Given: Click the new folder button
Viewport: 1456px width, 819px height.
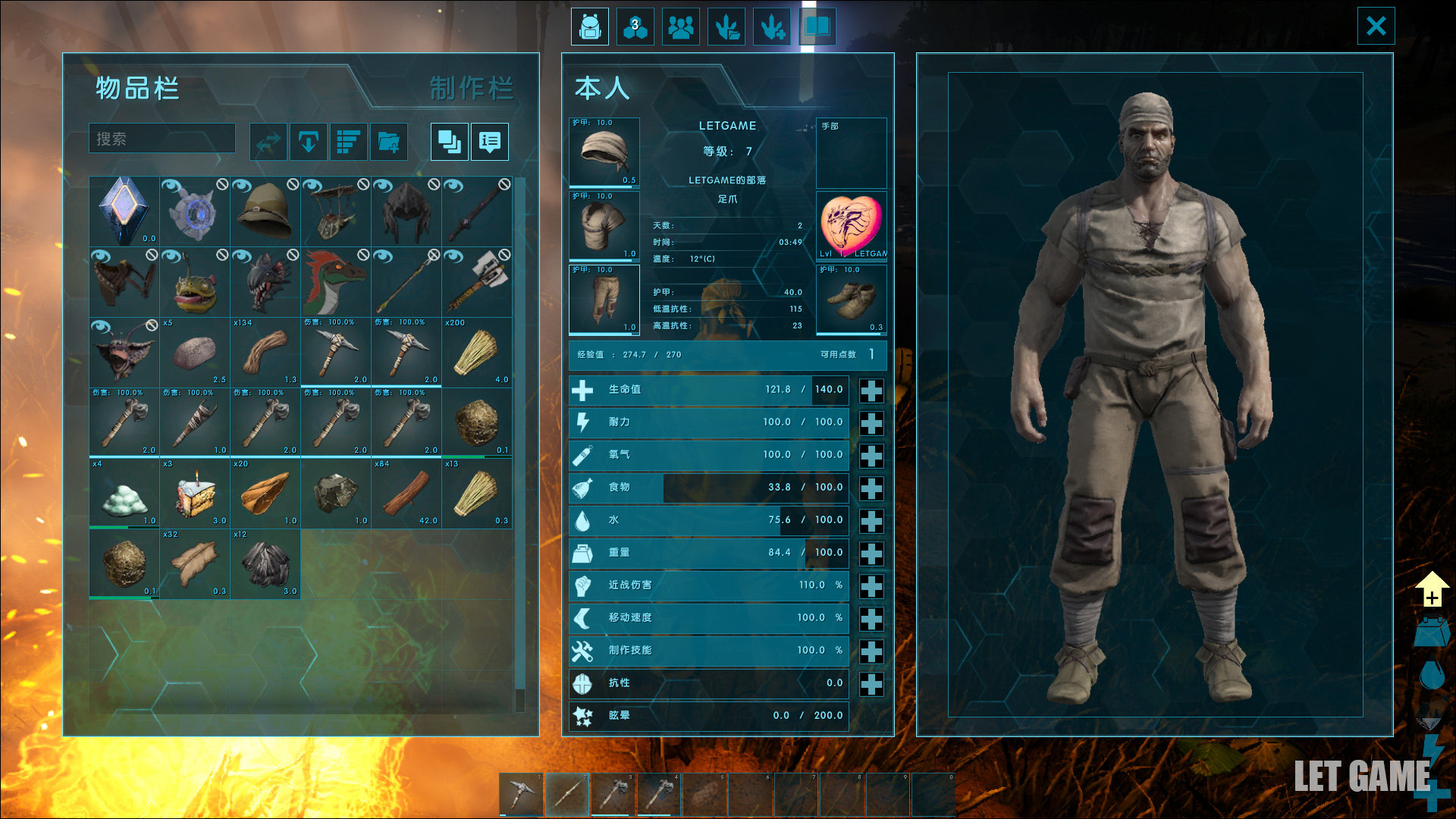Looking at the screenshot, I should [x=389, y=142].
